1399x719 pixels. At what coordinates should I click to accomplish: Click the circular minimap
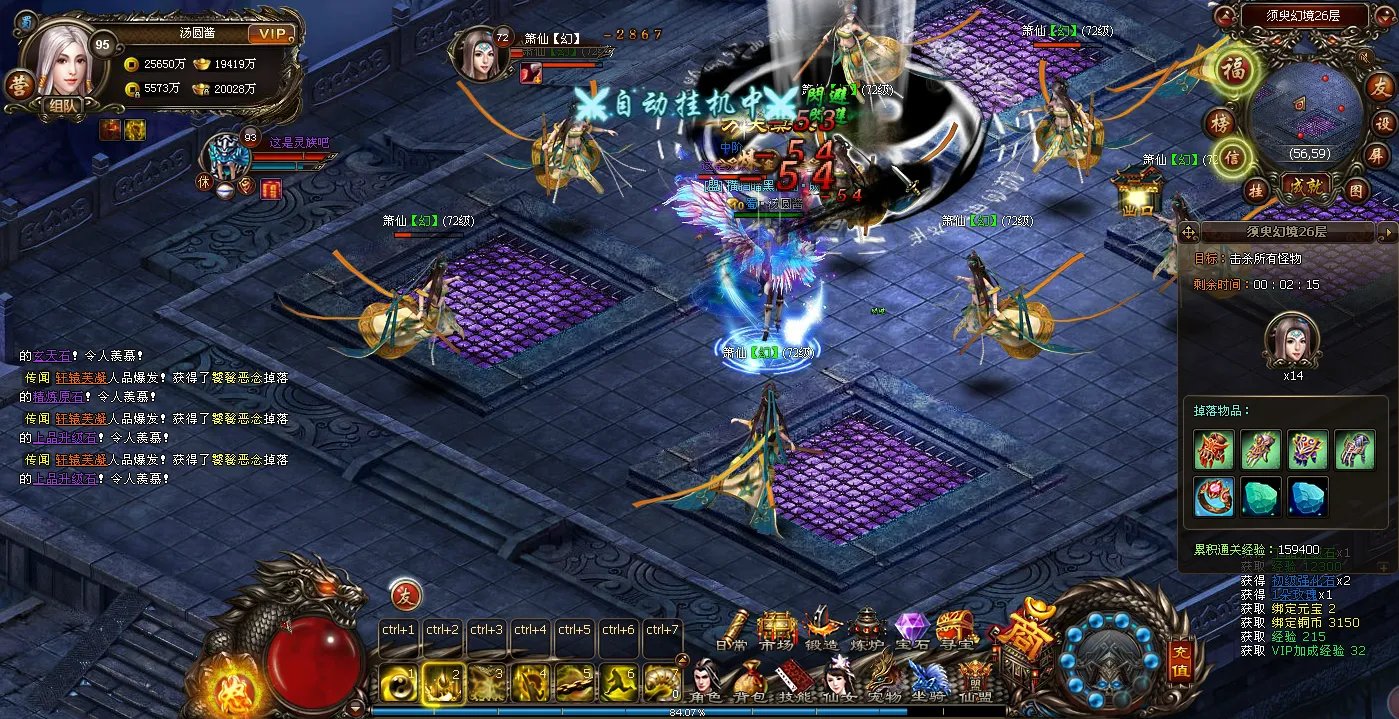[x=1306, y=108]
